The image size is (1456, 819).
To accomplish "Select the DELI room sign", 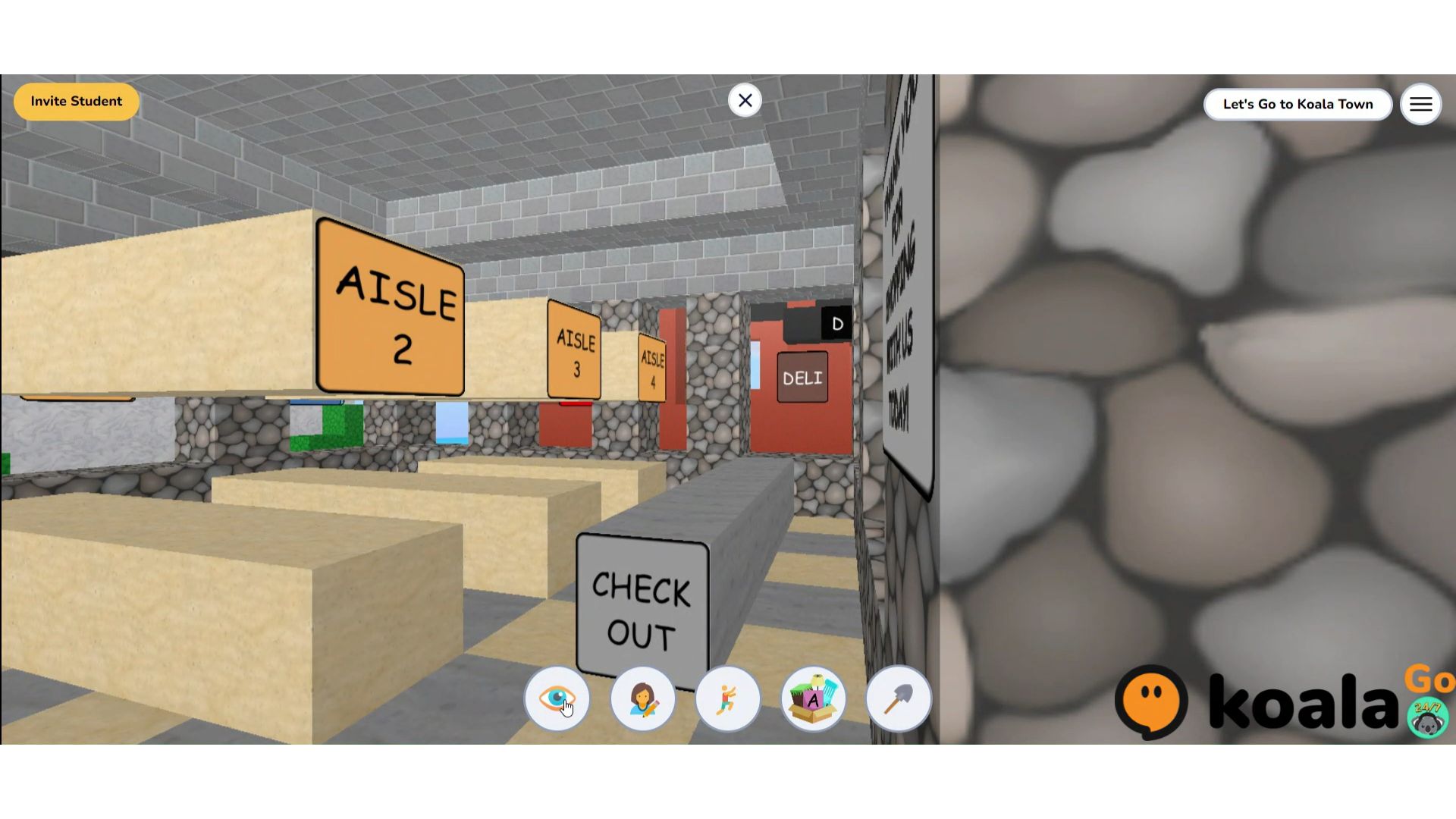I will click(803, 377).
